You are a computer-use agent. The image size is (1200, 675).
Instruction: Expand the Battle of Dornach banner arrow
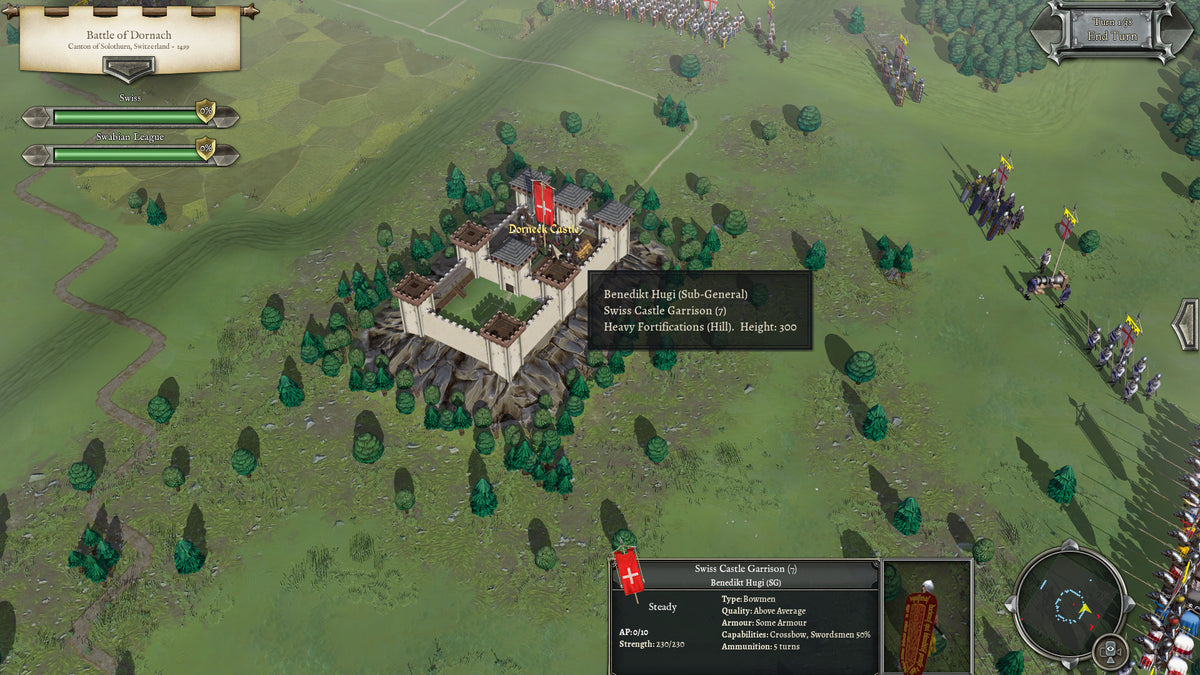(x=130, y=68)
